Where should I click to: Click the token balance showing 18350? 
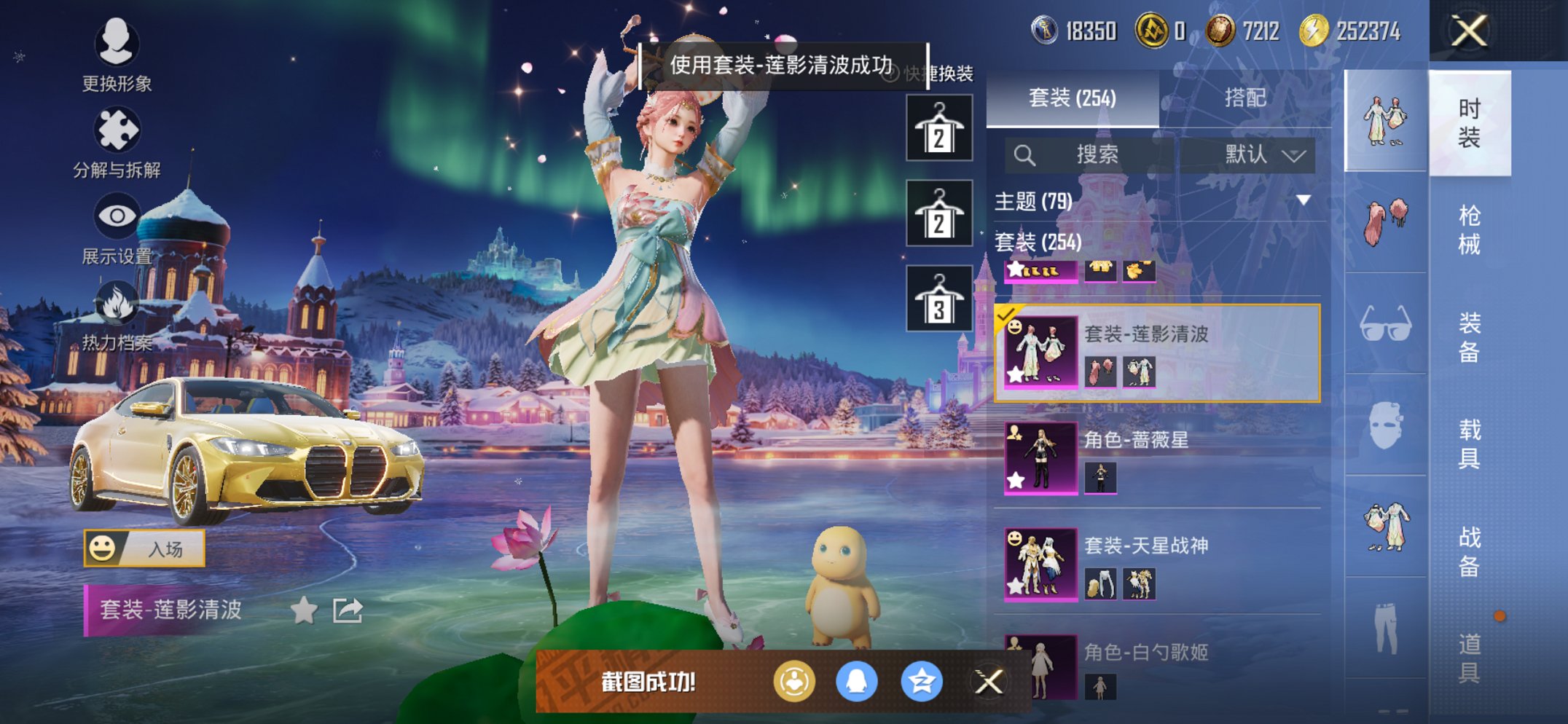(1078, 31)
